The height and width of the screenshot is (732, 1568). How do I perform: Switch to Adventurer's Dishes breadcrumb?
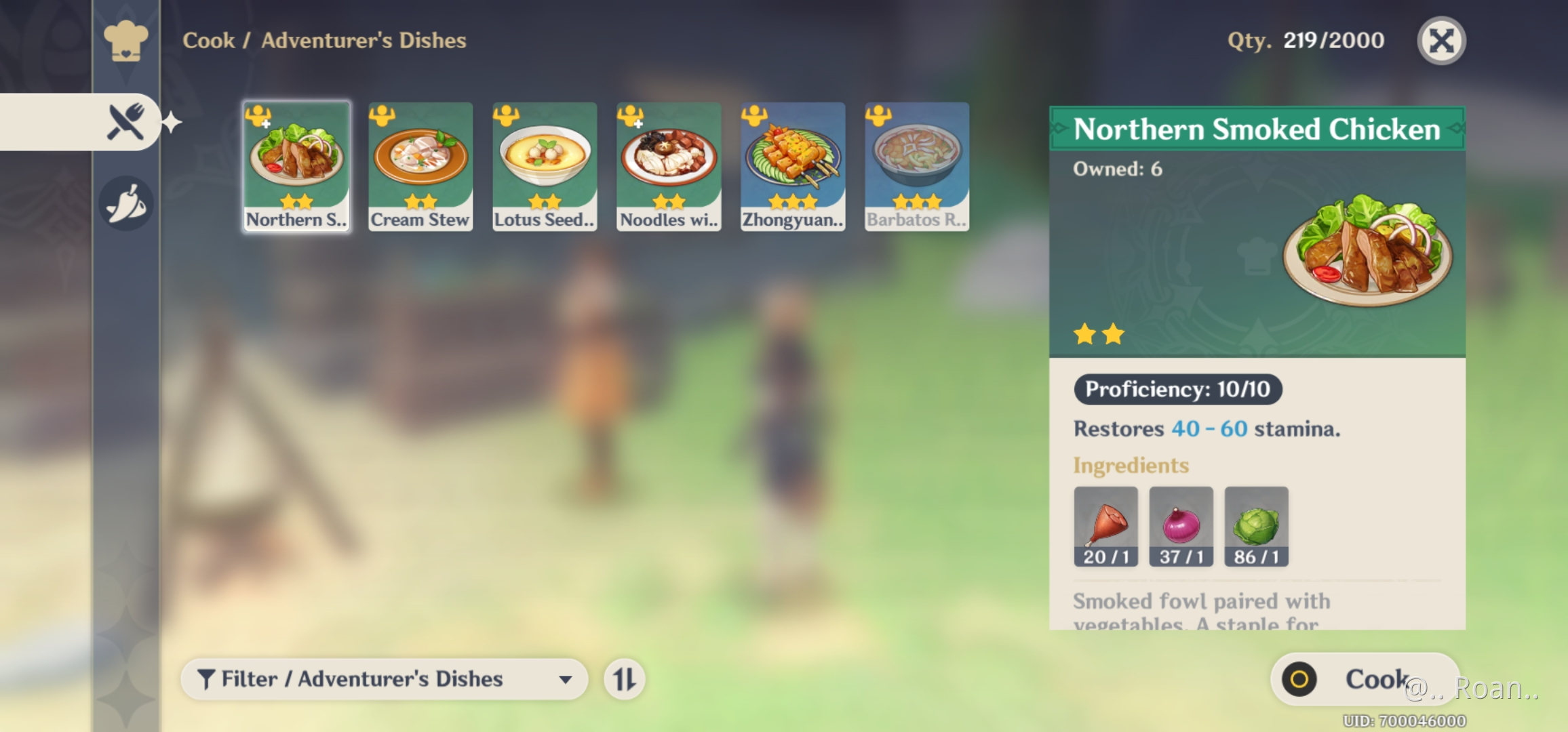363,41
